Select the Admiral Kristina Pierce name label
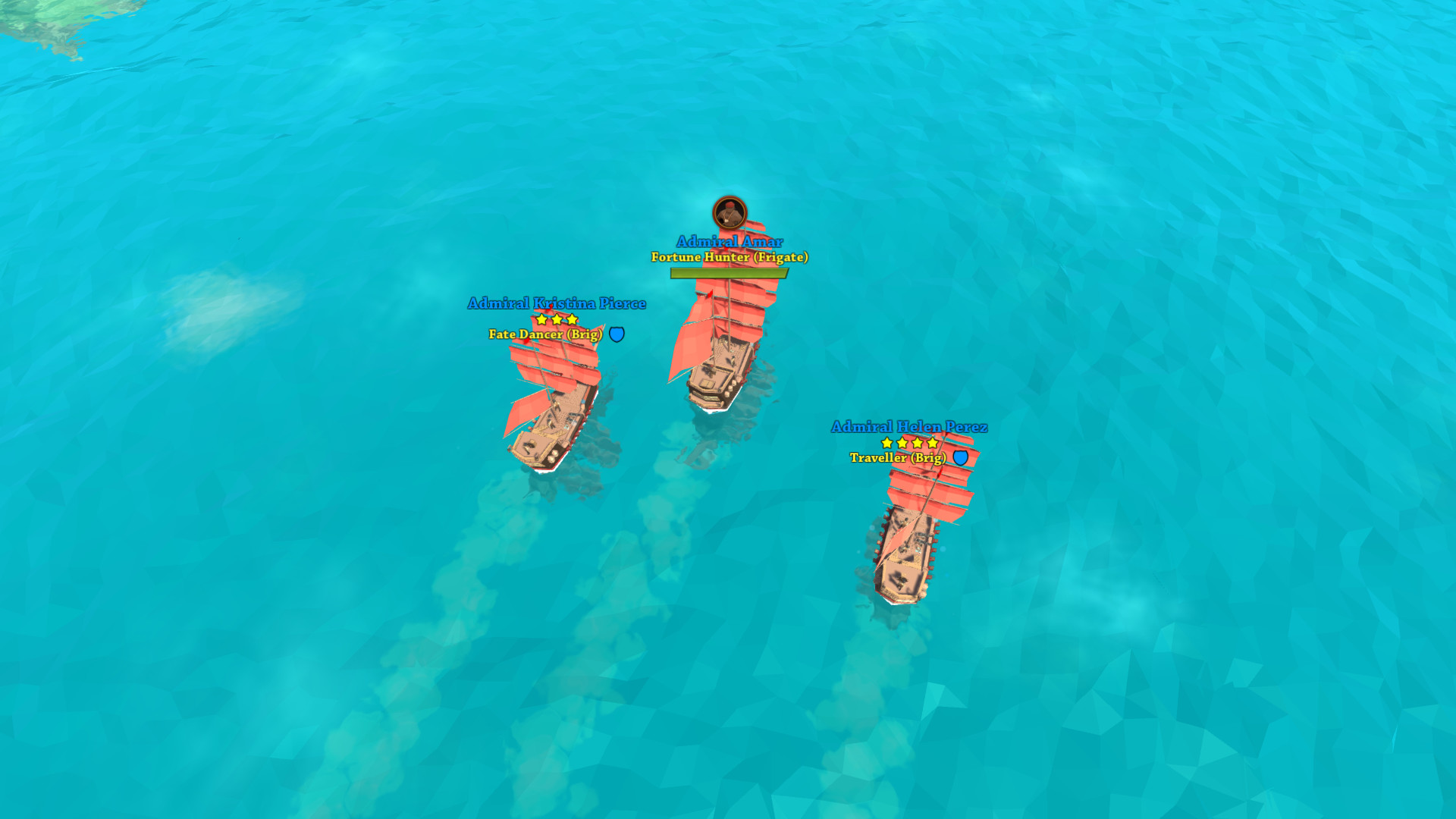 [x=556, y=303]
